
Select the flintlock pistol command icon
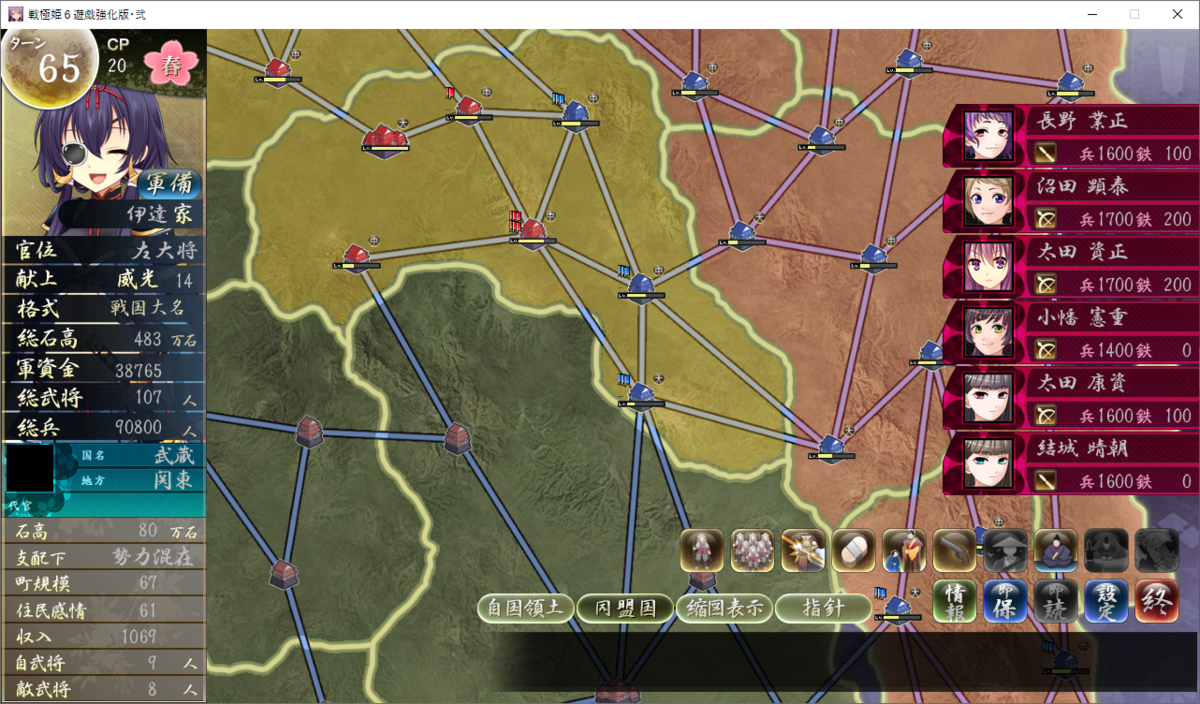pos(955,550)
